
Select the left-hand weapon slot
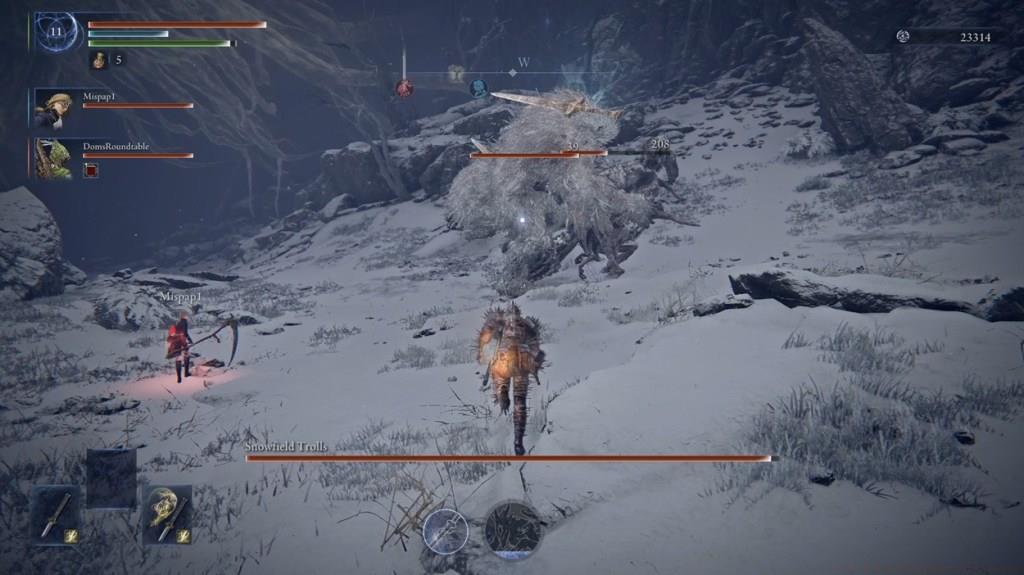tap(55, 514)
